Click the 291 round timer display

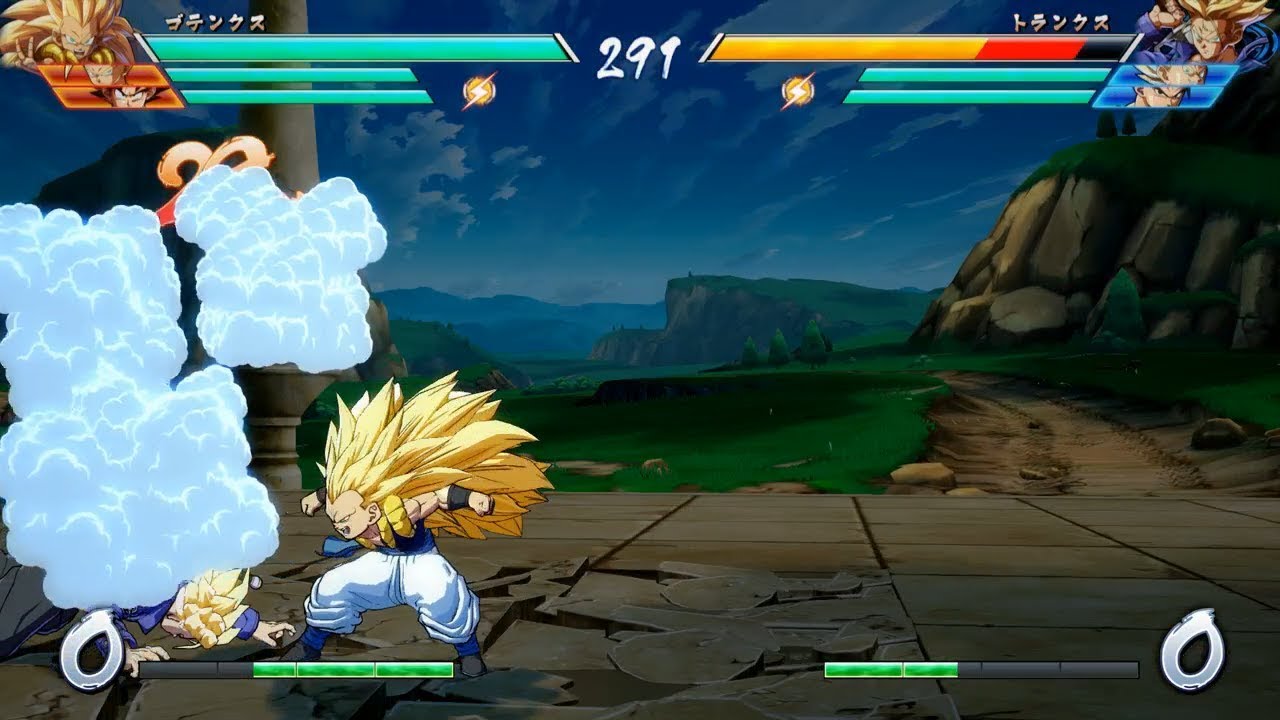point(639,55)
